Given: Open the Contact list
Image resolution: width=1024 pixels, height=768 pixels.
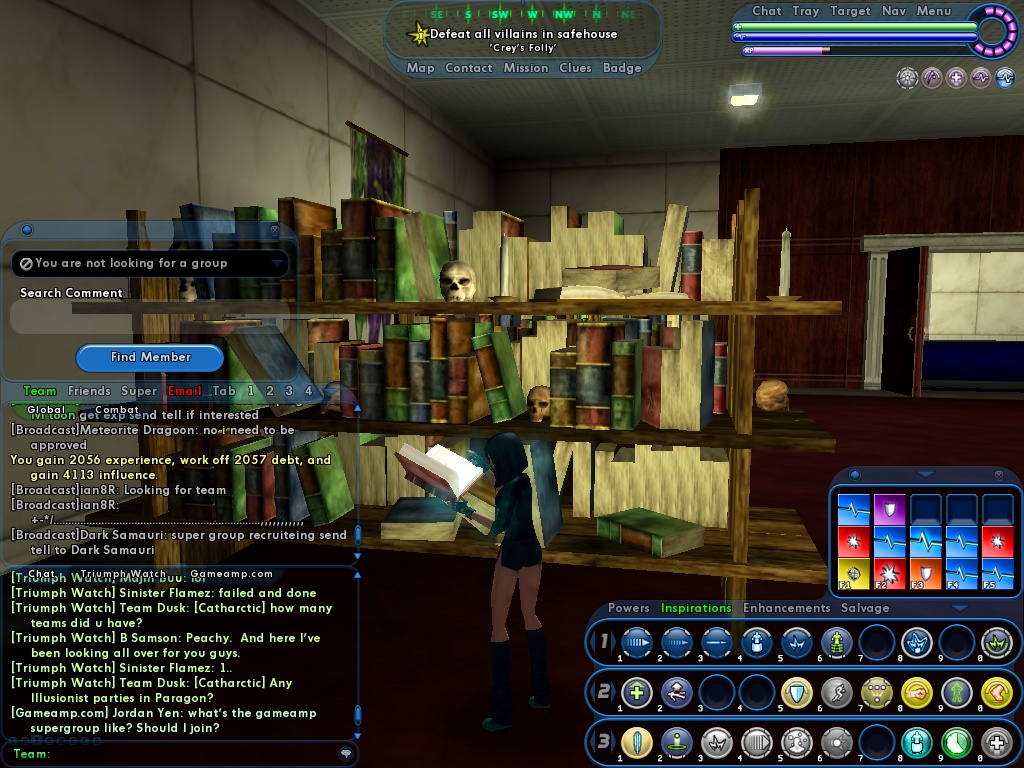Looking at the screenshot, I should pos(468,68).
